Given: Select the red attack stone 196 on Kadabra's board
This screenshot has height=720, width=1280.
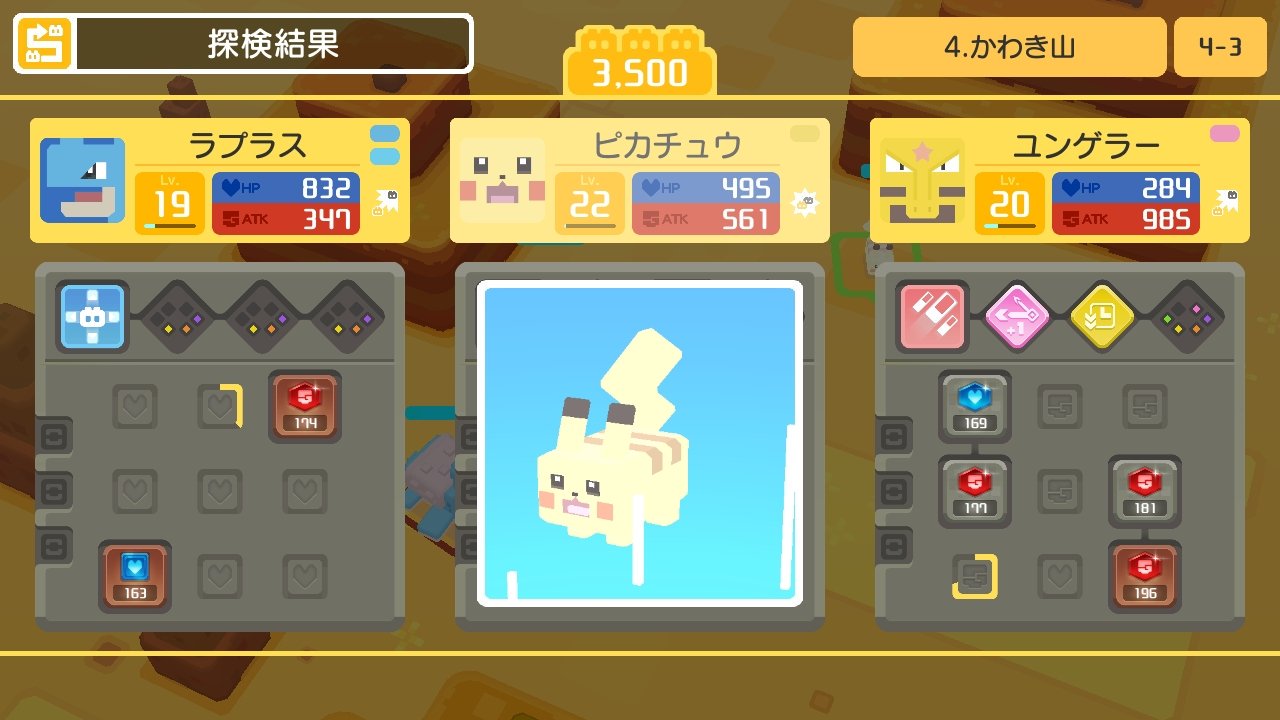Looking at the screenshot, I should point(1143,577).
